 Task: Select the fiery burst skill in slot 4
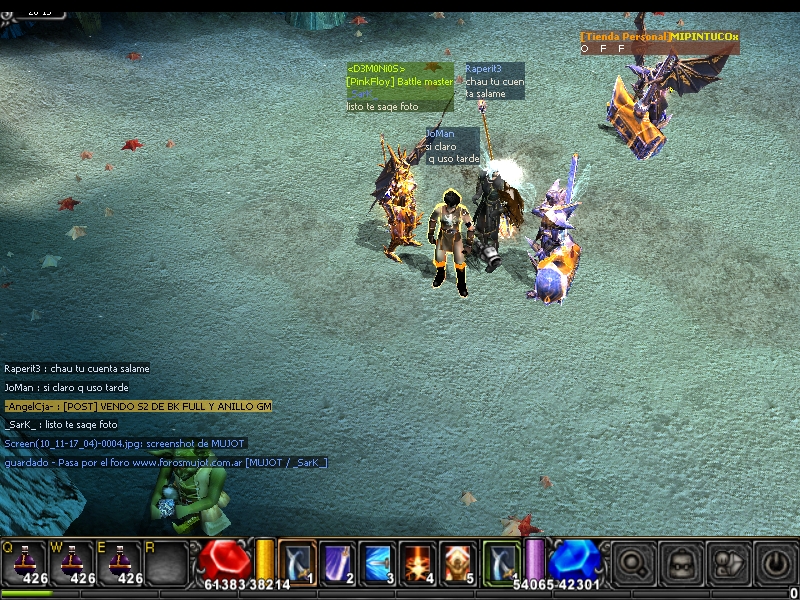(417, 563)
